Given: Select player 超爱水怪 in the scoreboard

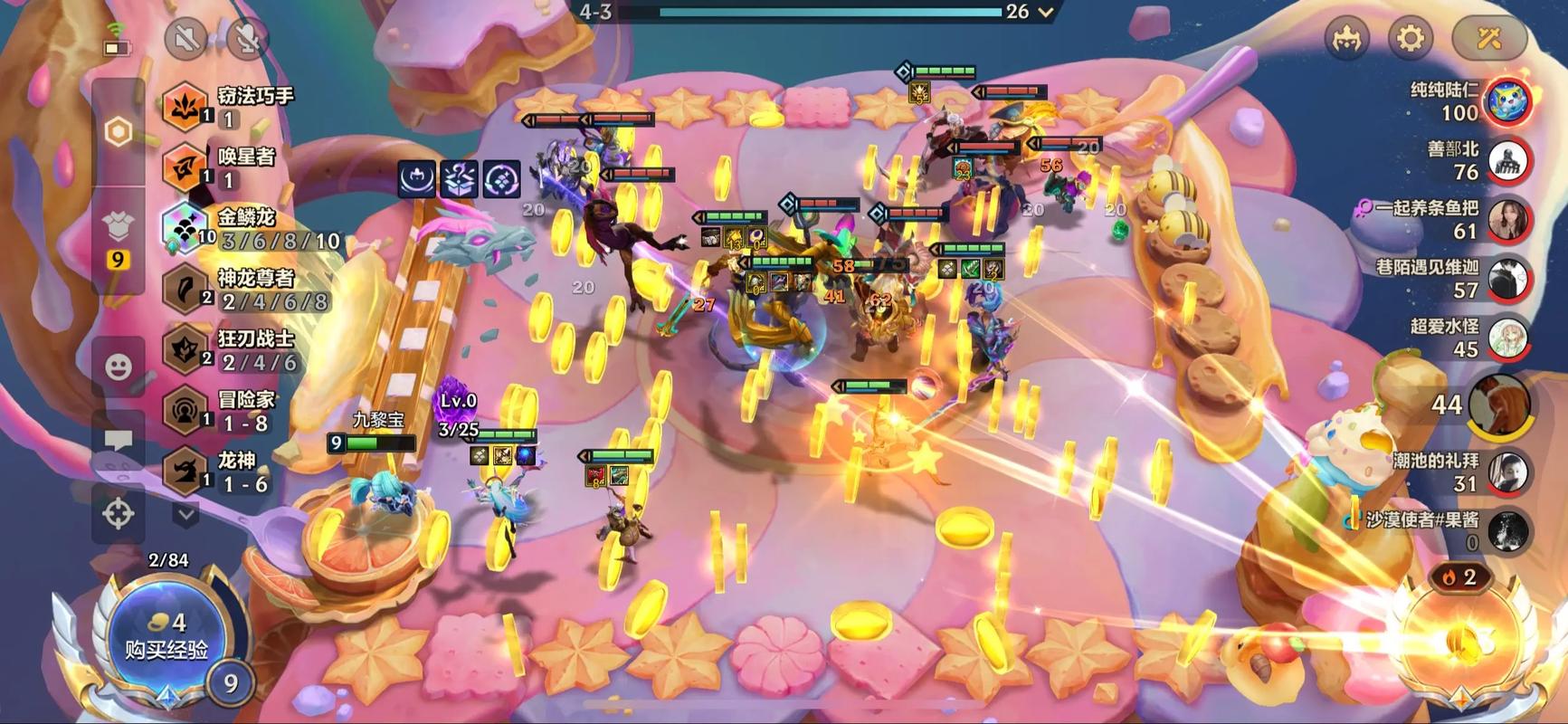Looking at the screenshot, I should [x=1508, y=338].
